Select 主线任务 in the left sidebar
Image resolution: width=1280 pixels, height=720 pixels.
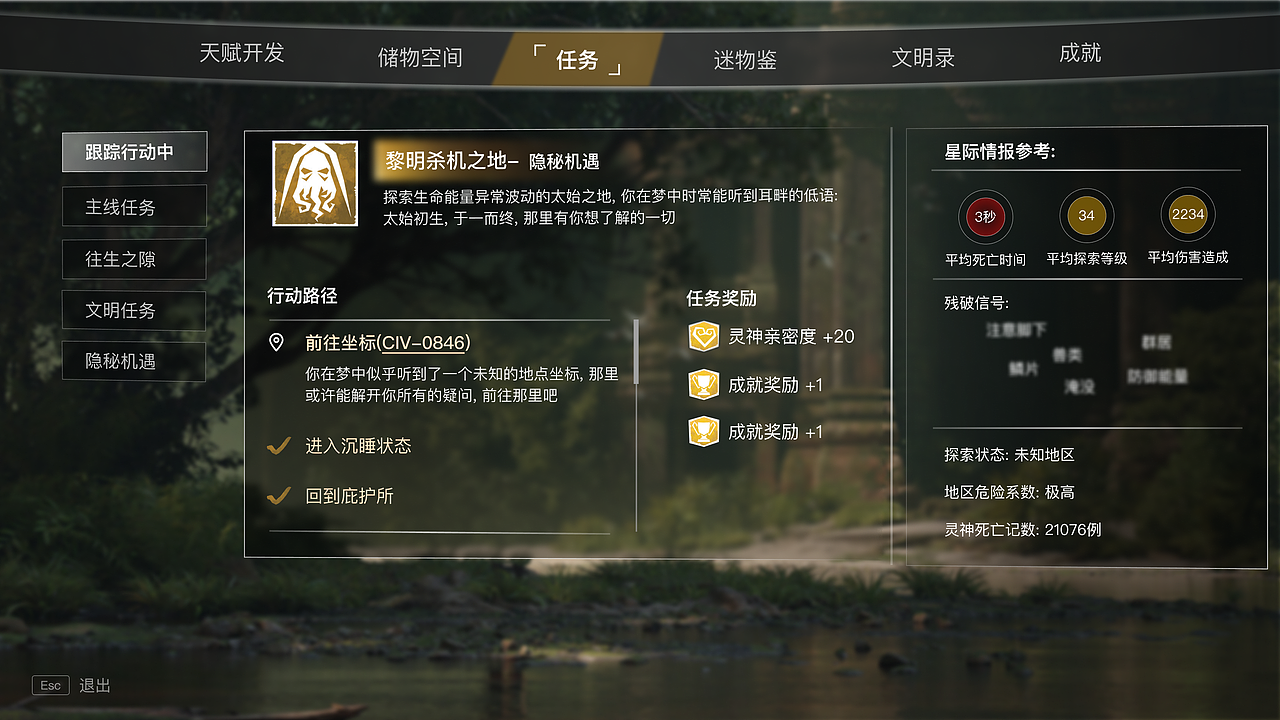coord(133,206)
